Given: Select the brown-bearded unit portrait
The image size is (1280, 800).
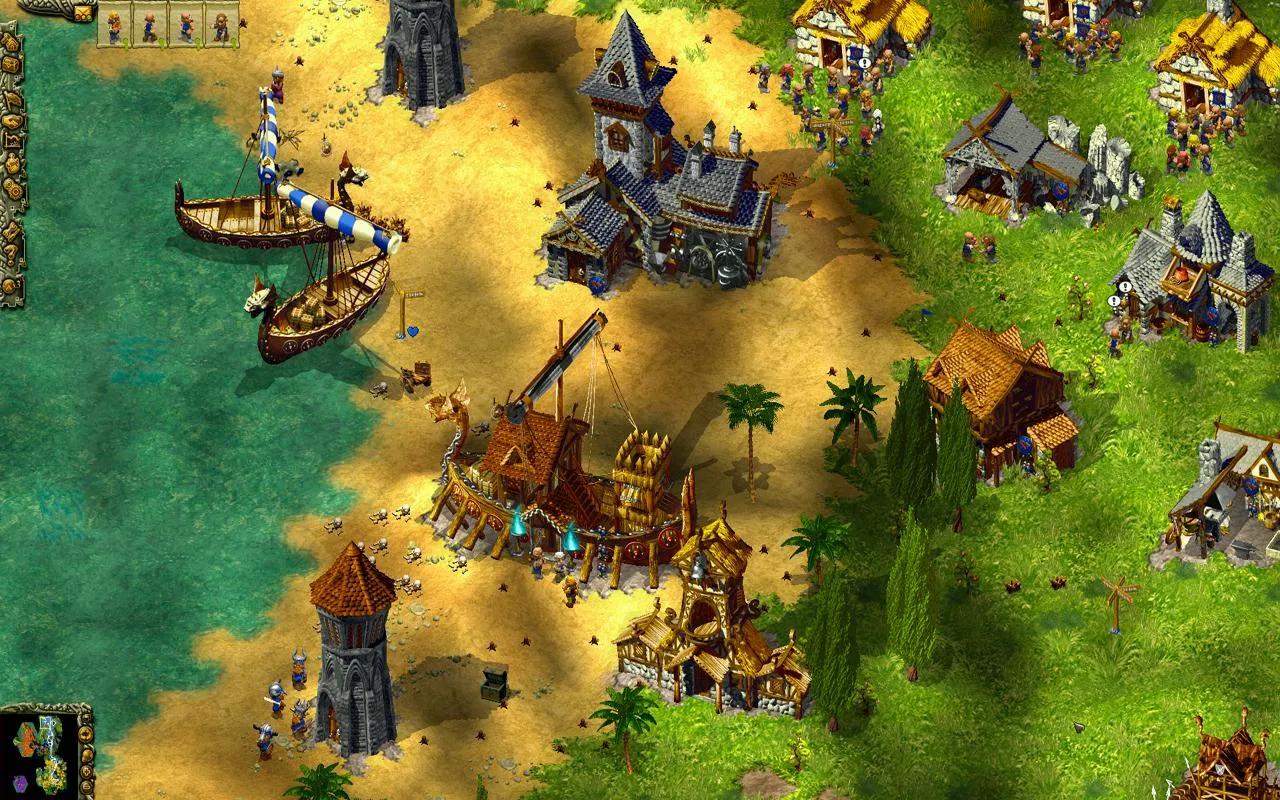Looking at the screenshot, I should 222,25.
